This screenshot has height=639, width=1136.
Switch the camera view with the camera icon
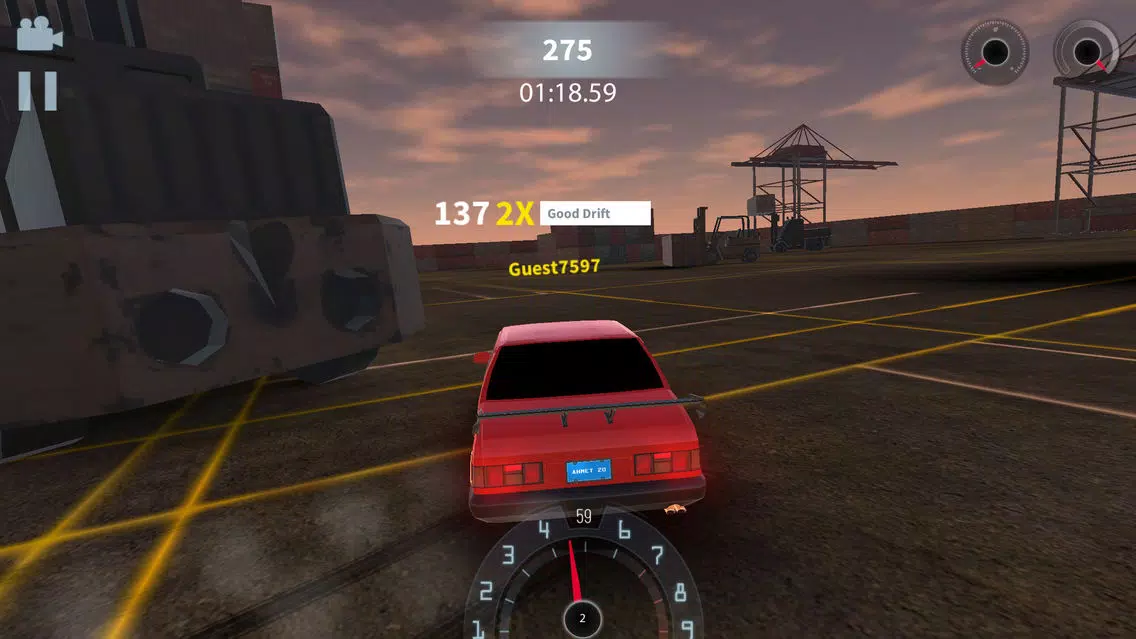tap(39, 35)
